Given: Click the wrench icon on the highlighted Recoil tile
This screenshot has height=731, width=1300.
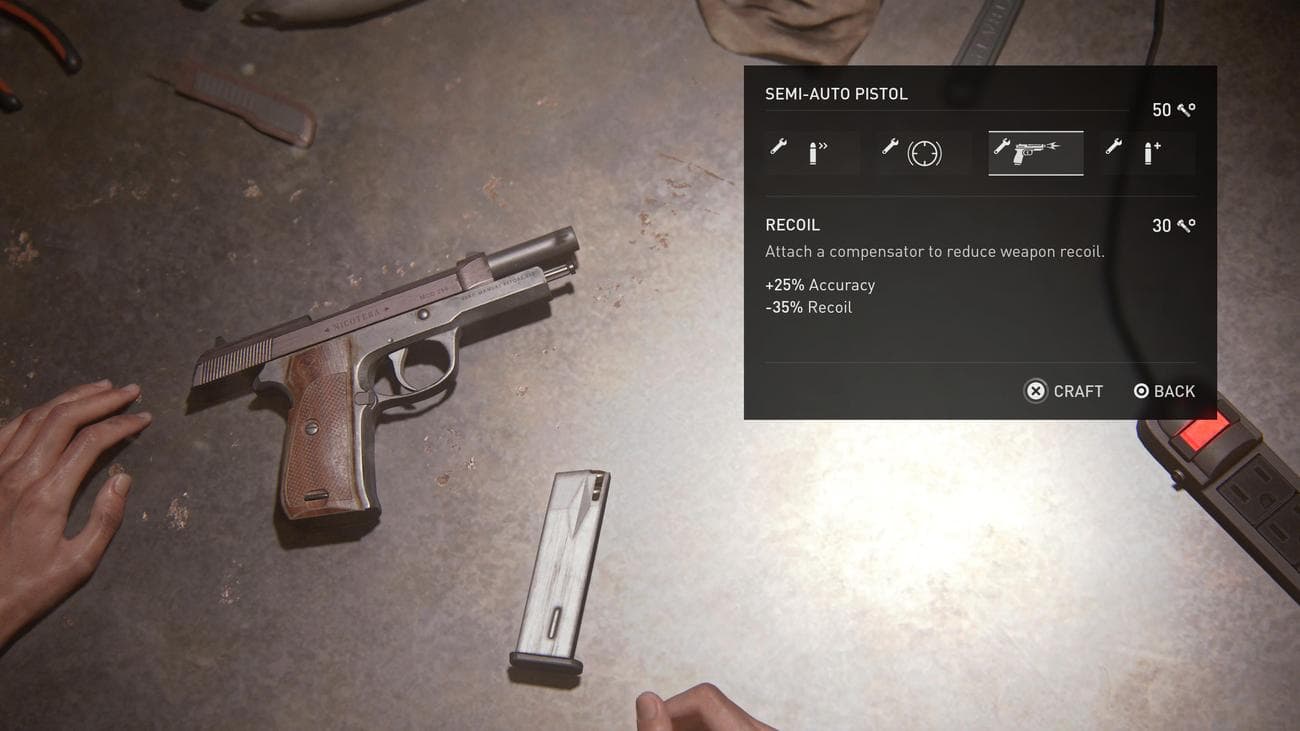Looking at the screenshot, I should (x=1003, y=149).
